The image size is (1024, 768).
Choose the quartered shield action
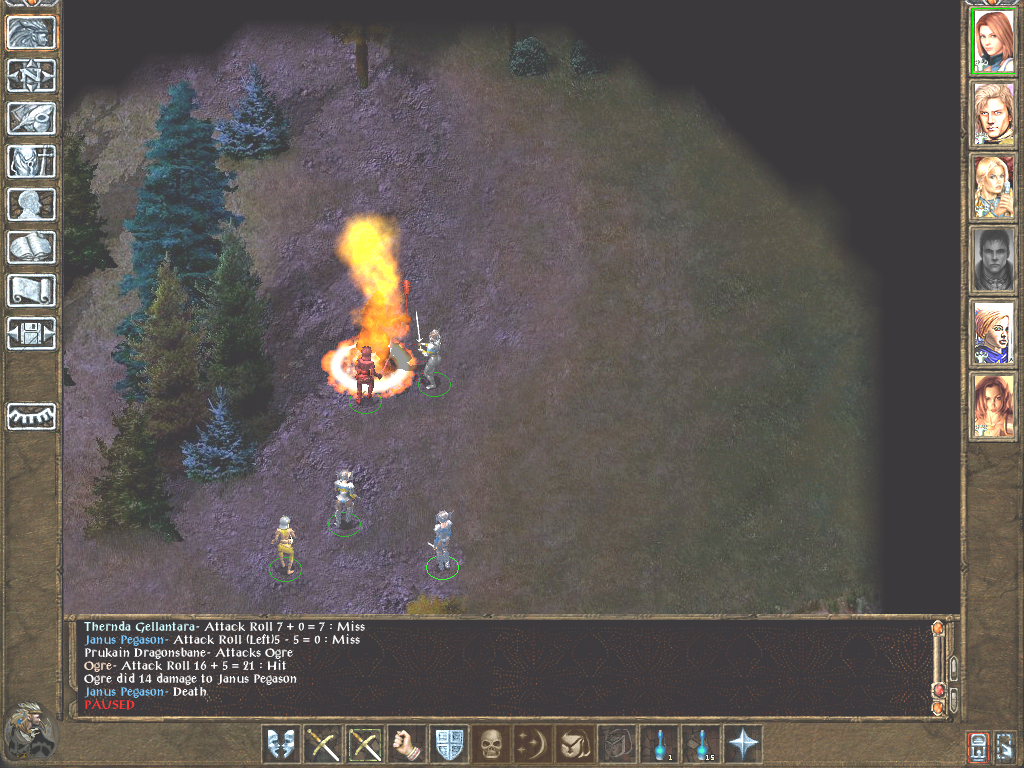449,744
